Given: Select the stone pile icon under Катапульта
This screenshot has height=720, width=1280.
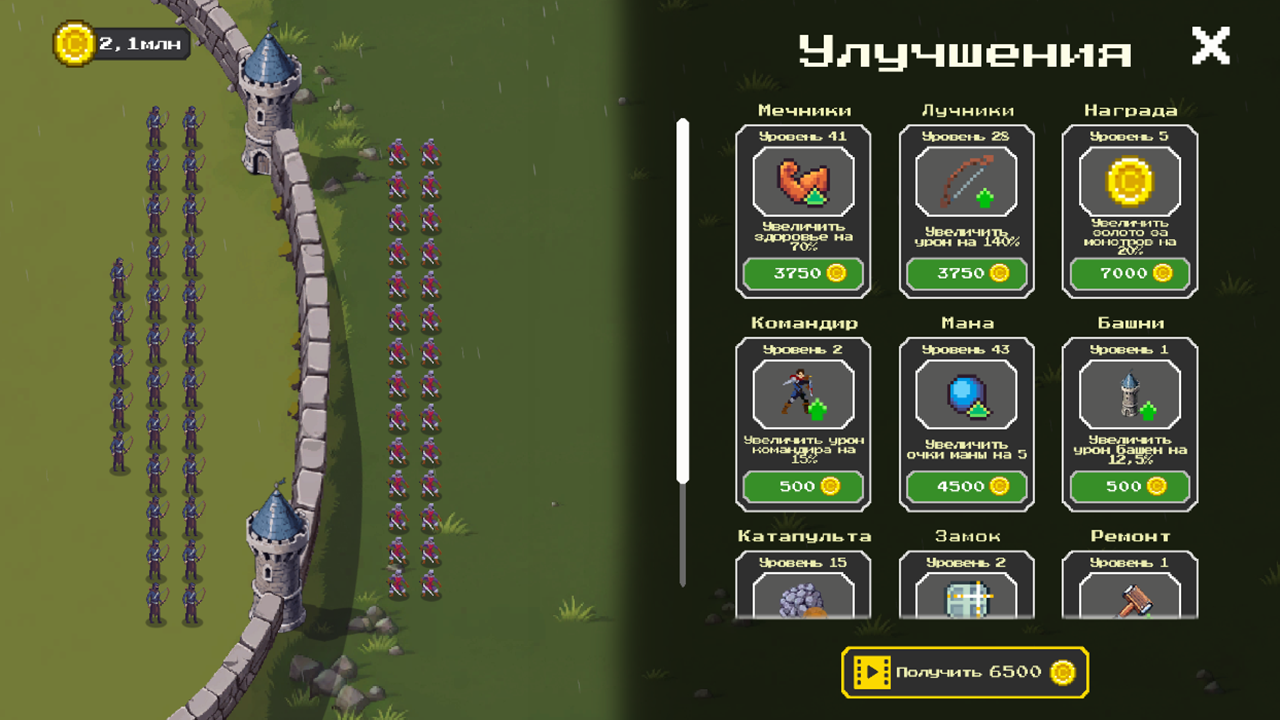Looking at the screenshot, I should (x=803, y=600).
